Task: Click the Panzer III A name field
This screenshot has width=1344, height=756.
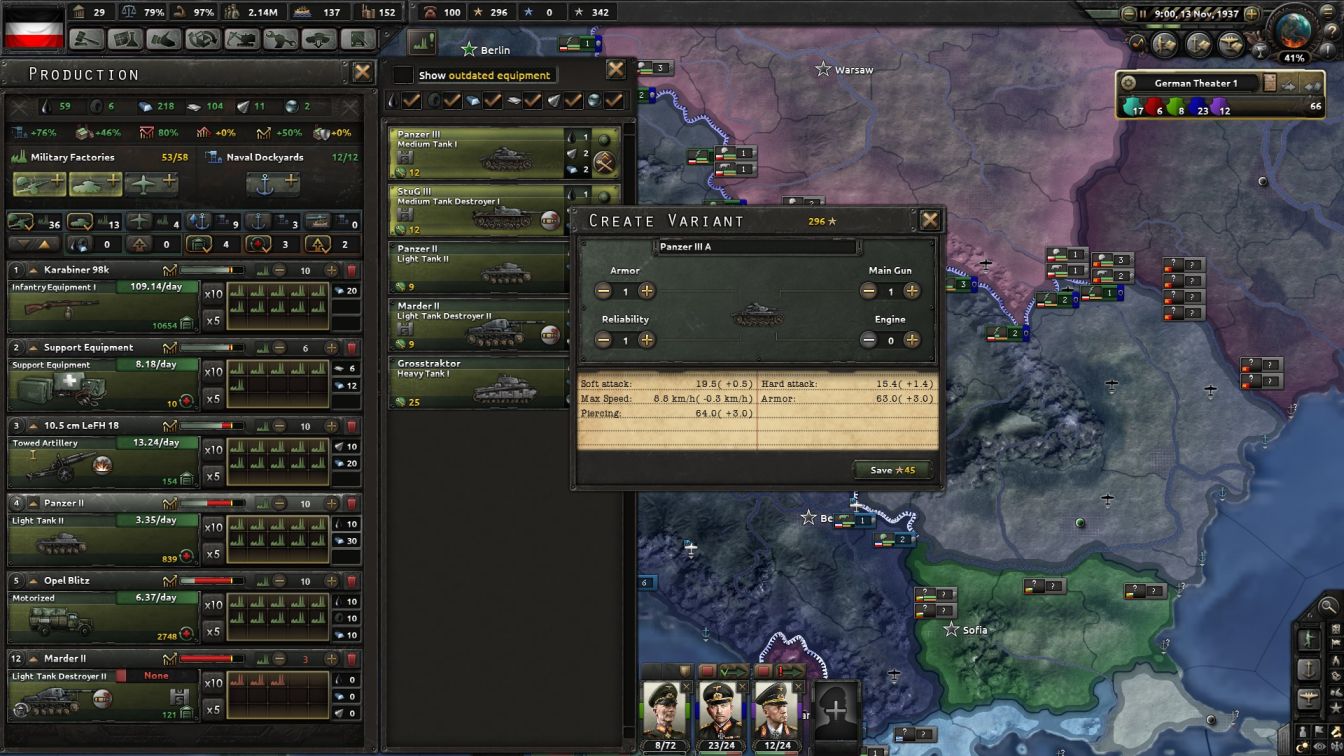Action: 758,246
